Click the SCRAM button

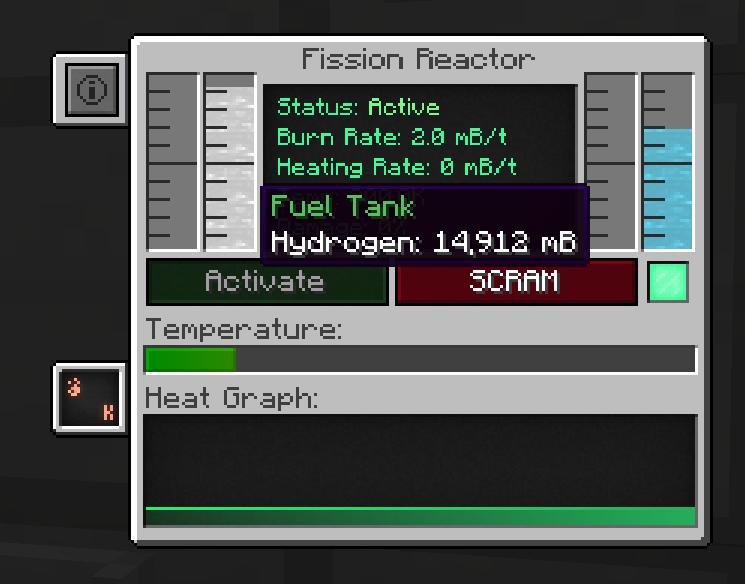click(516, 282)
